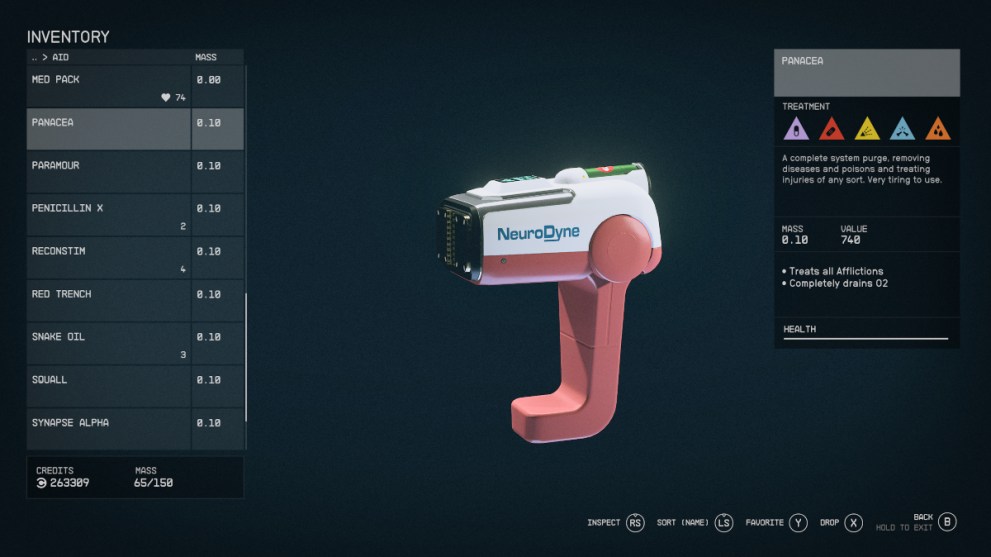Viewport: 991px width, 557px height.
Task: Select Synapse Alpha from the list
Action: click(108, 429)
